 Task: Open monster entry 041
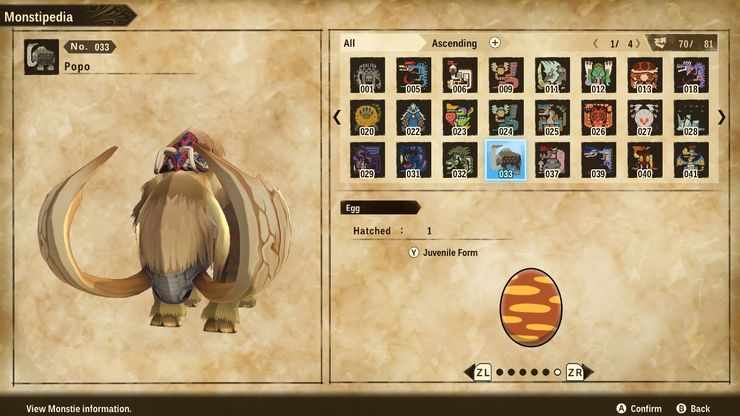[690, 160]
